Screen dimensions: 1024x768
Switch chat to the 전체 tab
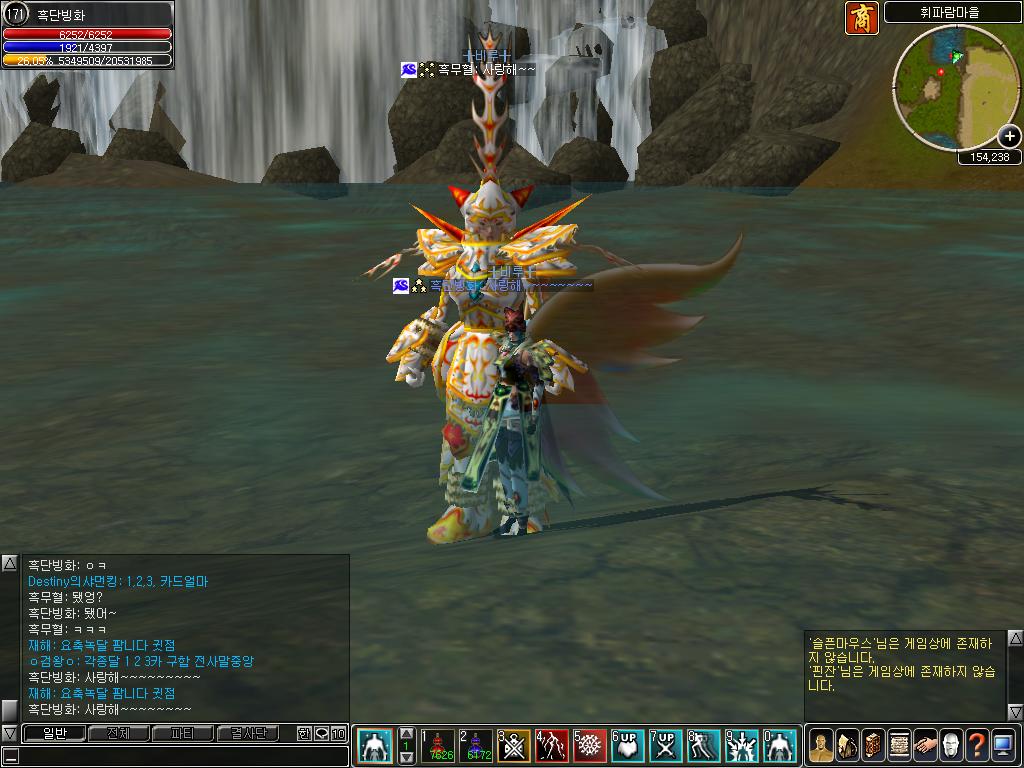[118, 733]
